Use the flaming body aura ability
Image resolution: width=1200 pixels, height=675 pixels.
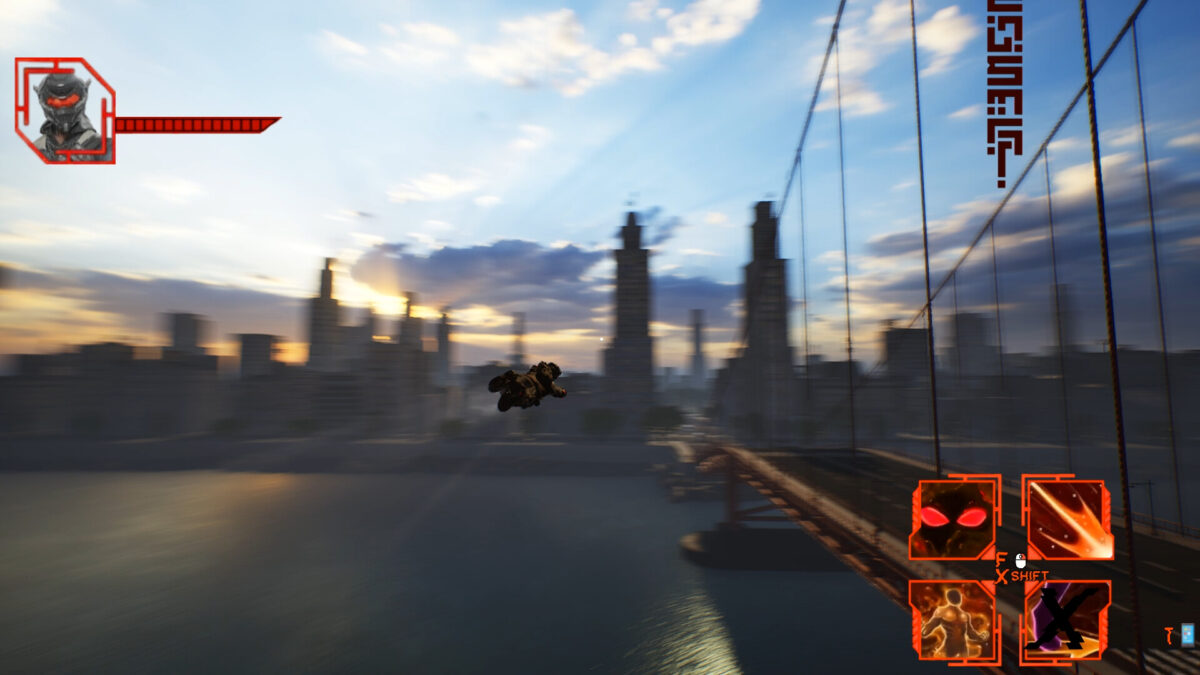pyautogui.click(x=952, y=621)
